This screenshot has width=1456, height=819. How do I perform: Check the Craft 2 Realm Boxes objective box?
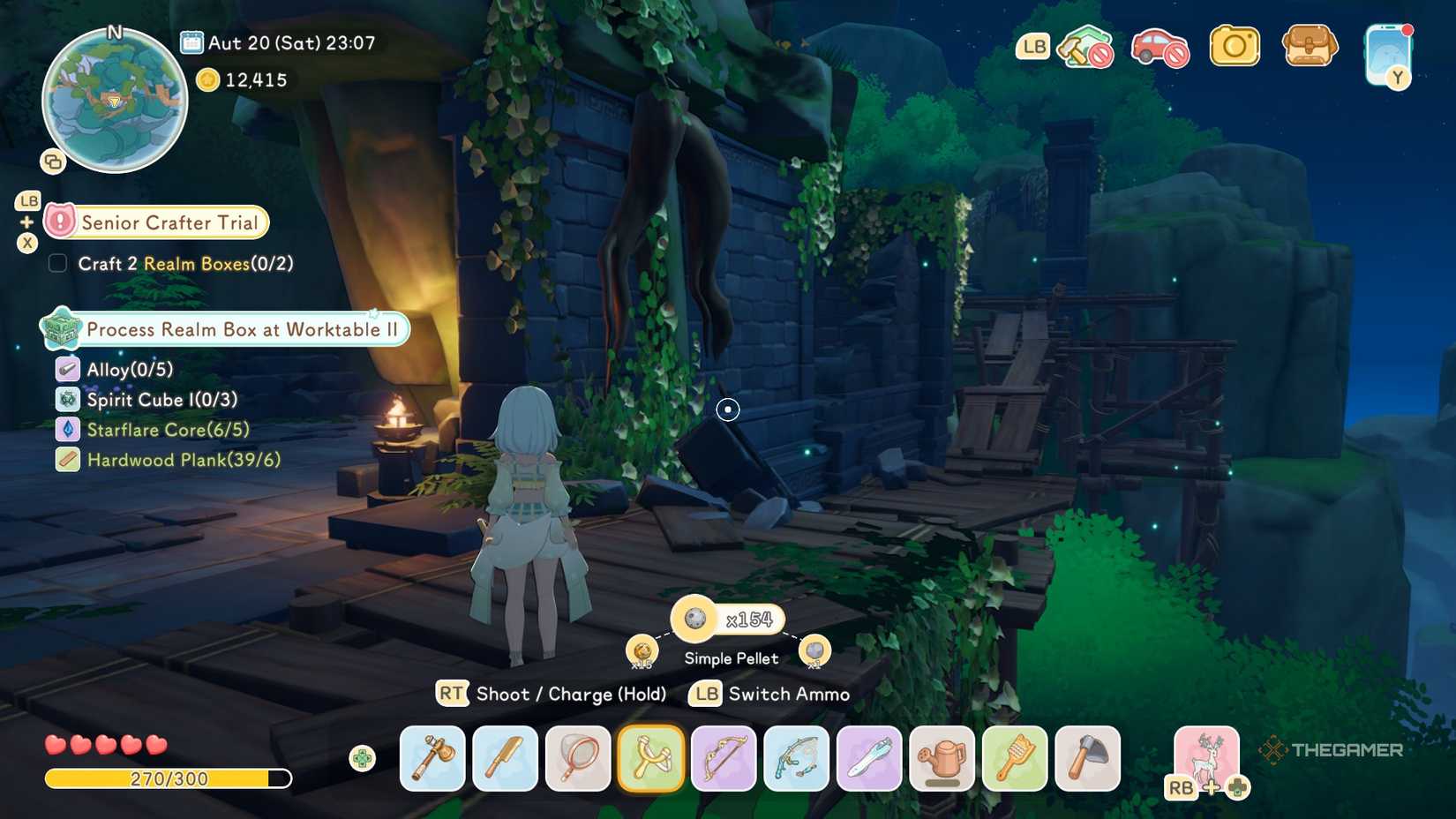click(57, 263)
